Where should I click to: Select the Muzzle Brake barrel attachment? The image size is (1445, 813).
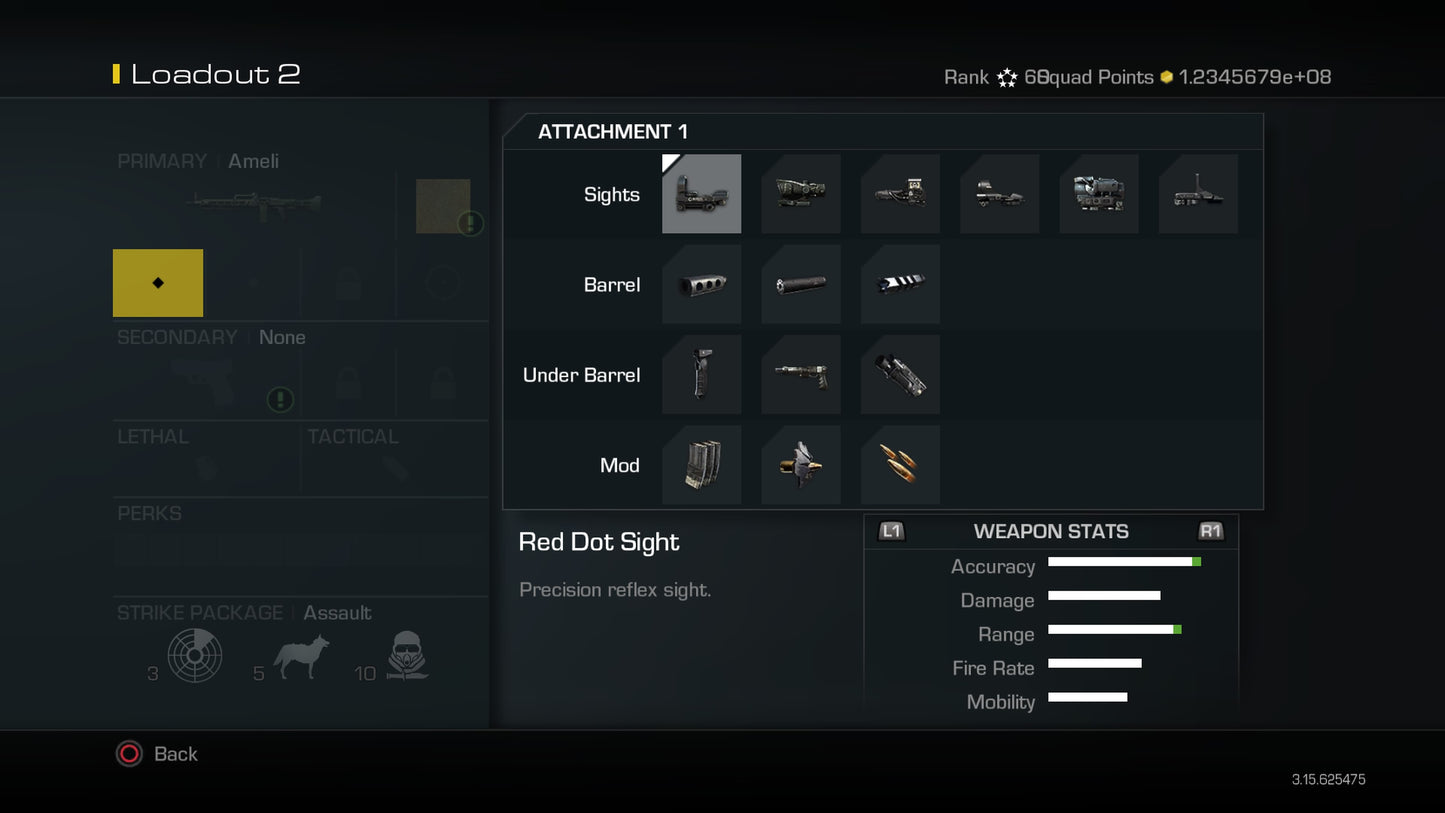(x=701, y=284)
